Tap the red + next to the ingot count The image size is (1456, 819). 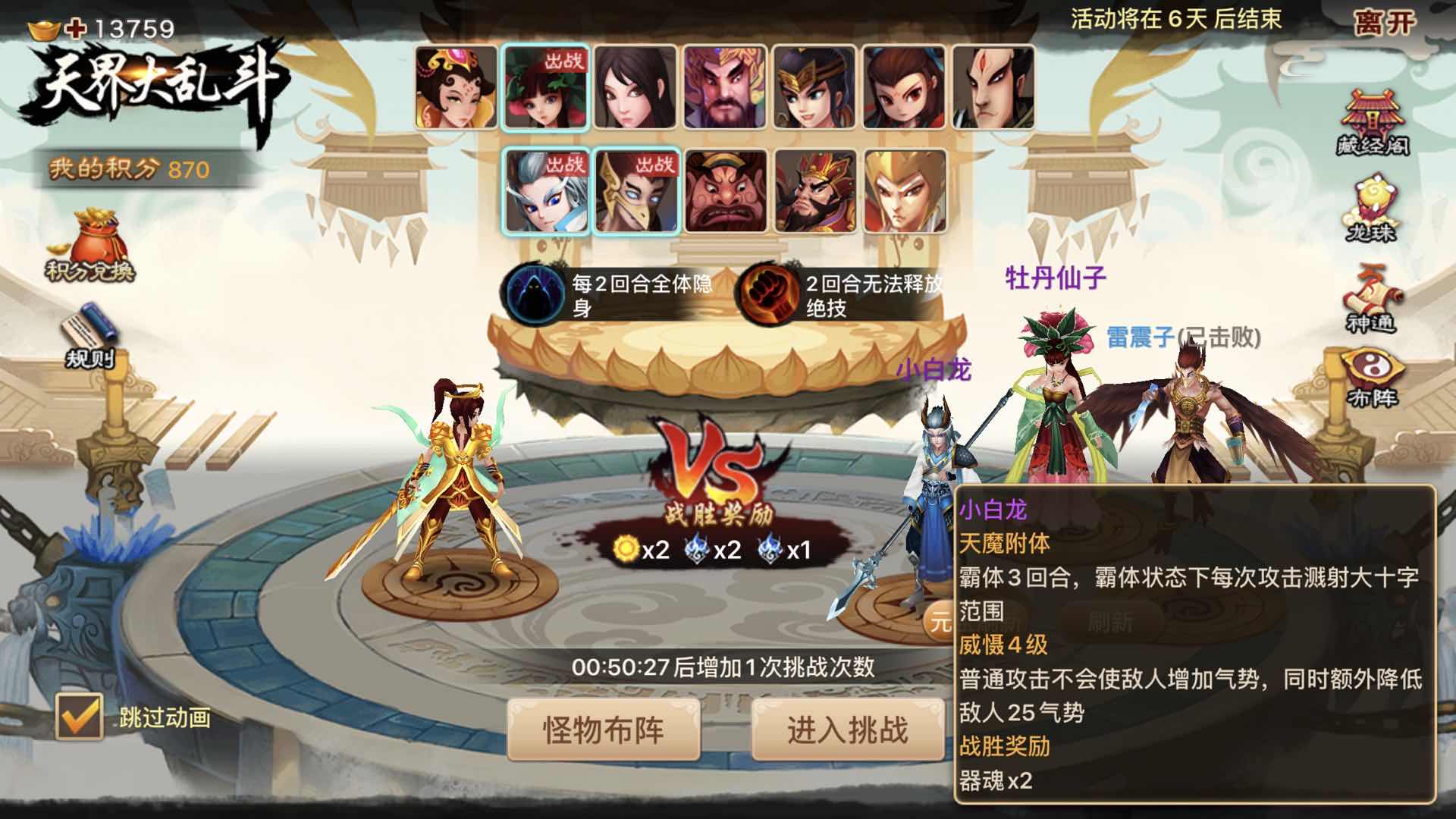coord(73,27)
